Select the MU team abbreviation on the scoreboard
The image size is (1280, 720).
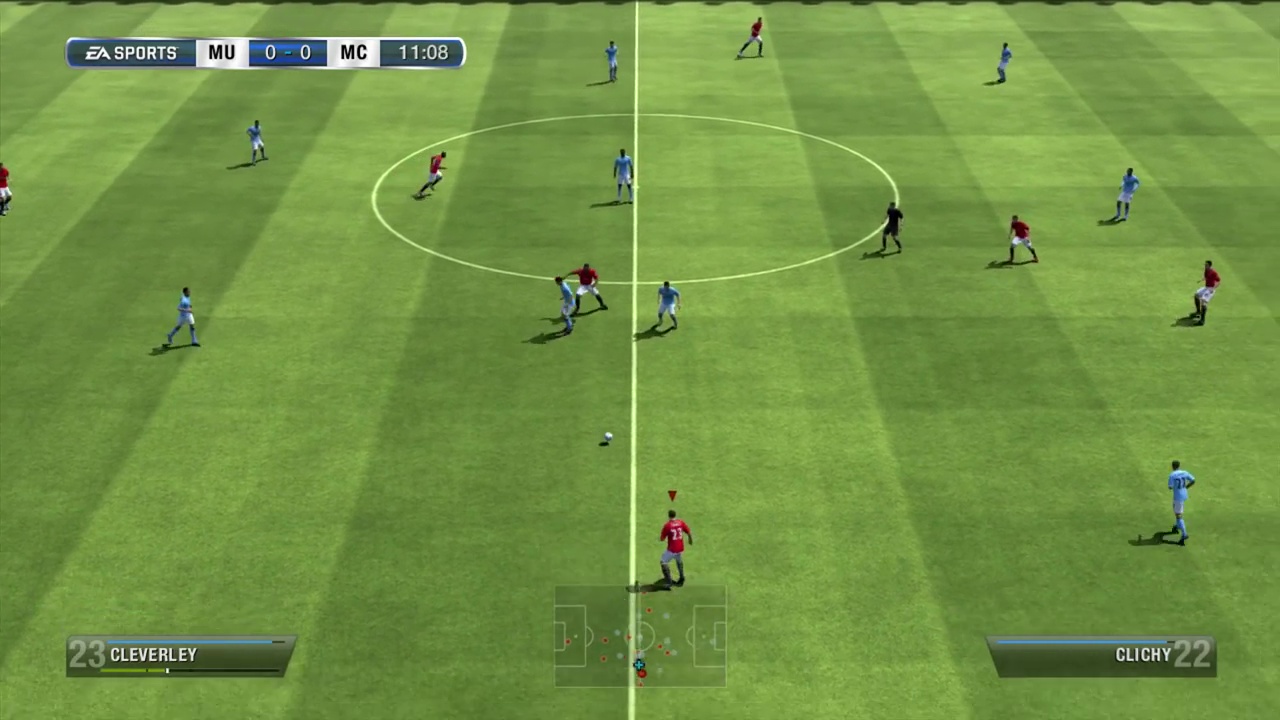click(221, 52)
